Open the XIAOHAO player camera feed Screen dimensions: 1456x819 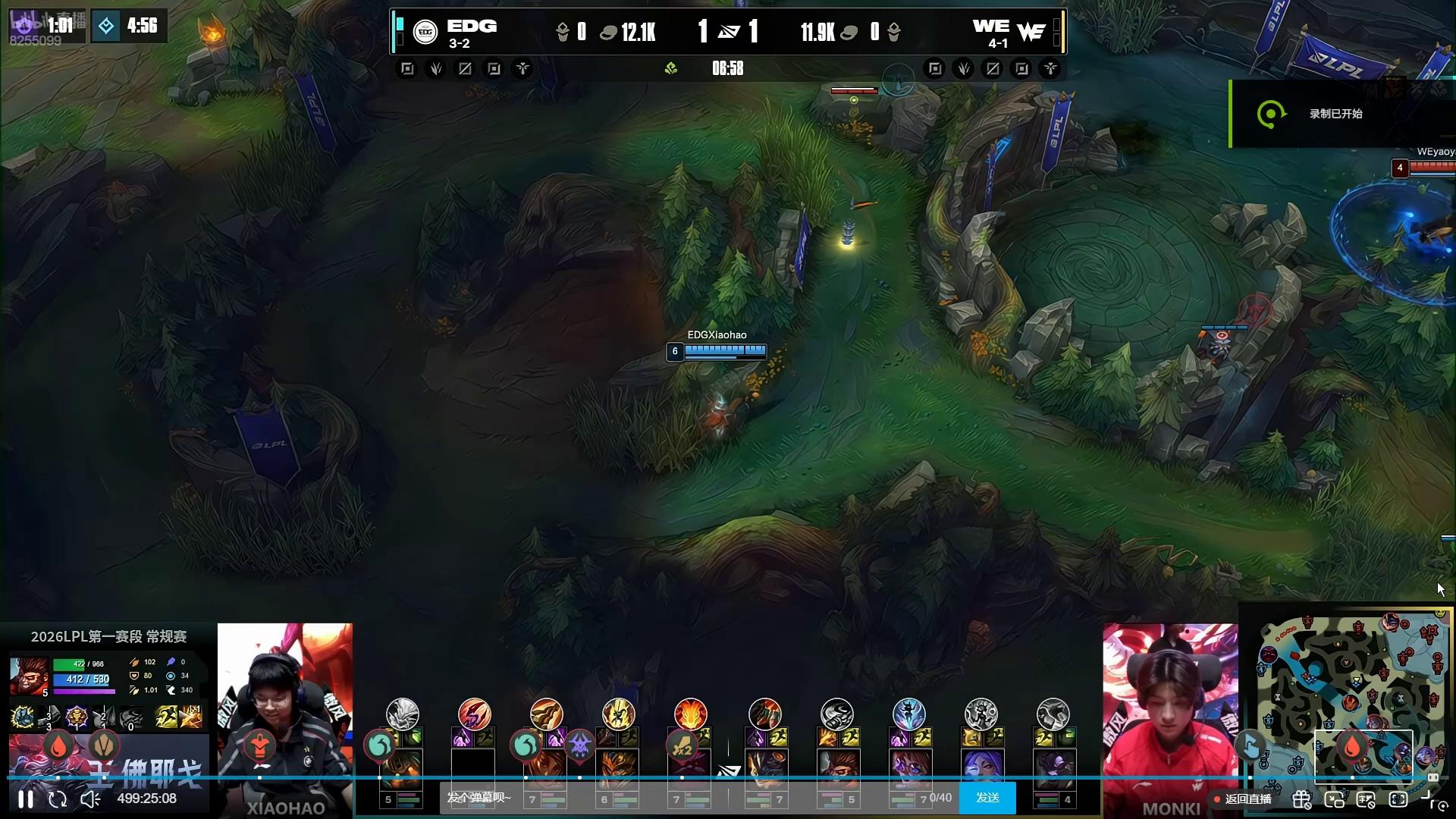(x=285, y=713)
